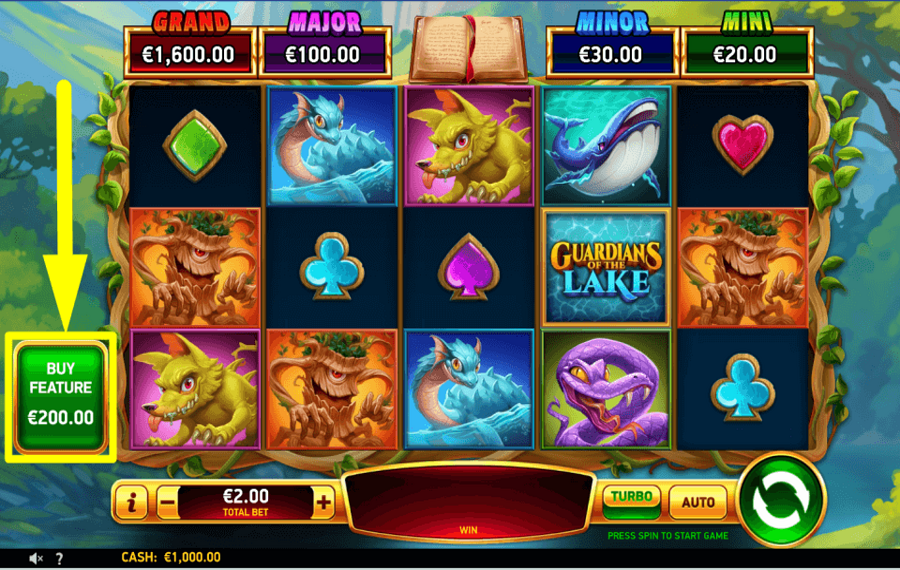Viewport: 900px width, 570px height.
Task: Mute sound via the speaker icon
Action: point(36,558)
